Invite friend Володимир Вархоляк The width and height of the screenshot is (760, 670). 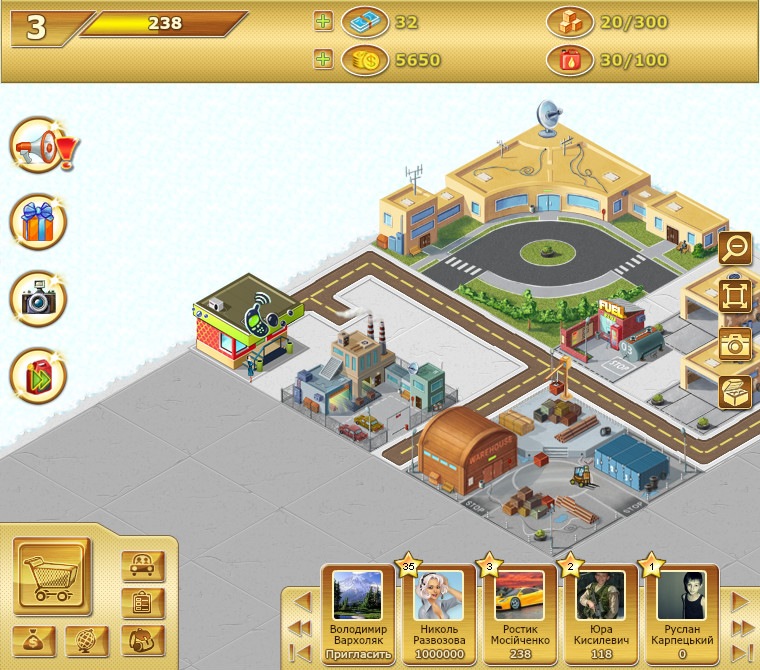[x=357, y=655]
